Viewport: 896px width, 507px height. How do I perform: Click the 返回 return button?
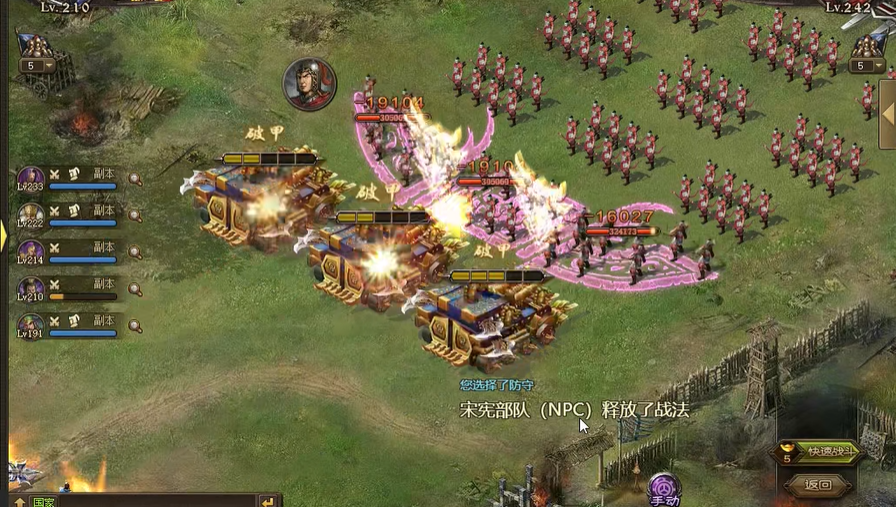click(x=818, y=485)
